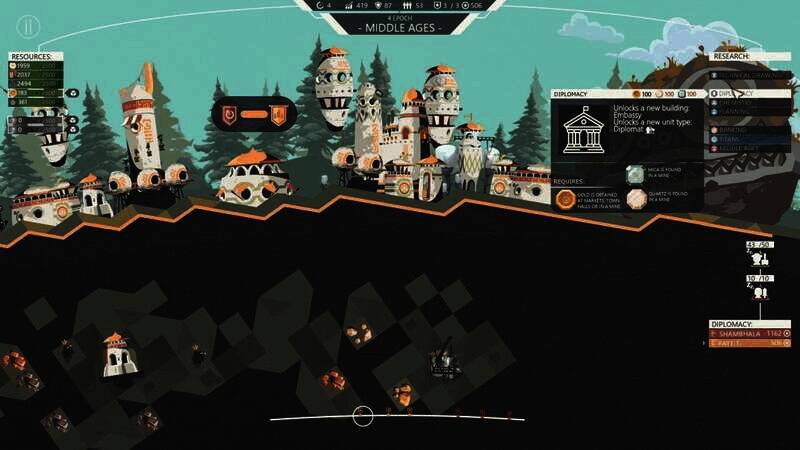Click the circle marker on the bottom timeline
Image resolution: width=800 pixels, height=450 pixels.
[x=363, y=415]
